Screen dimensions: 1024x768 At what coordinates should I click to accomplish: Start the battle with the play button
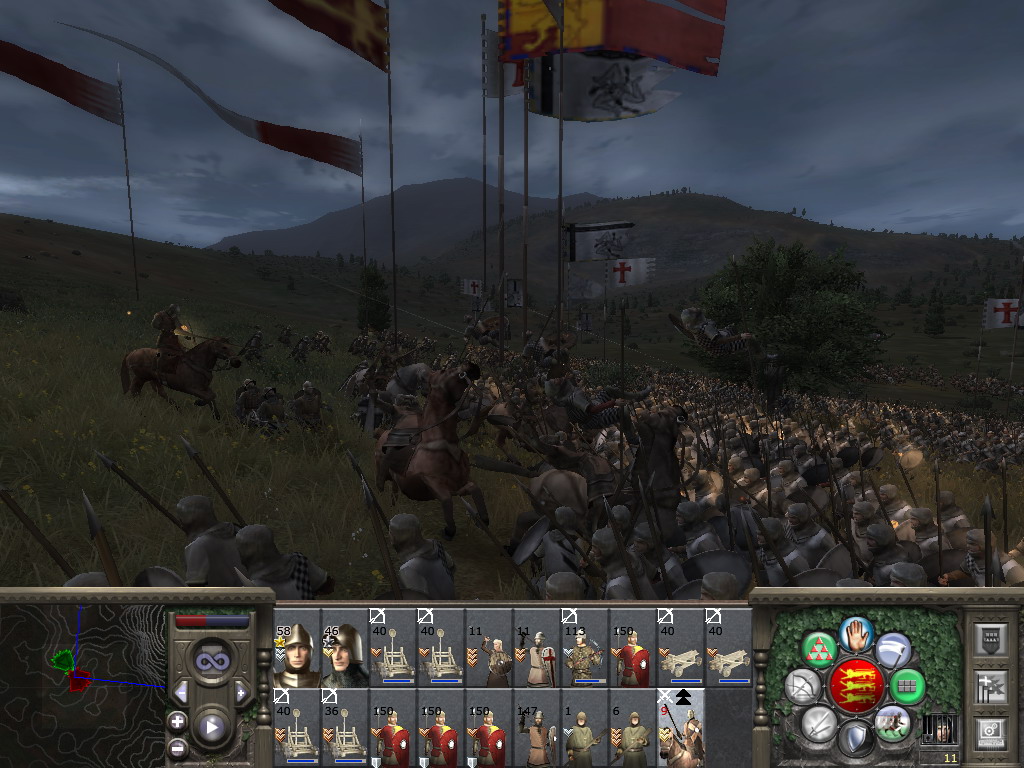(x=211, y=727)
